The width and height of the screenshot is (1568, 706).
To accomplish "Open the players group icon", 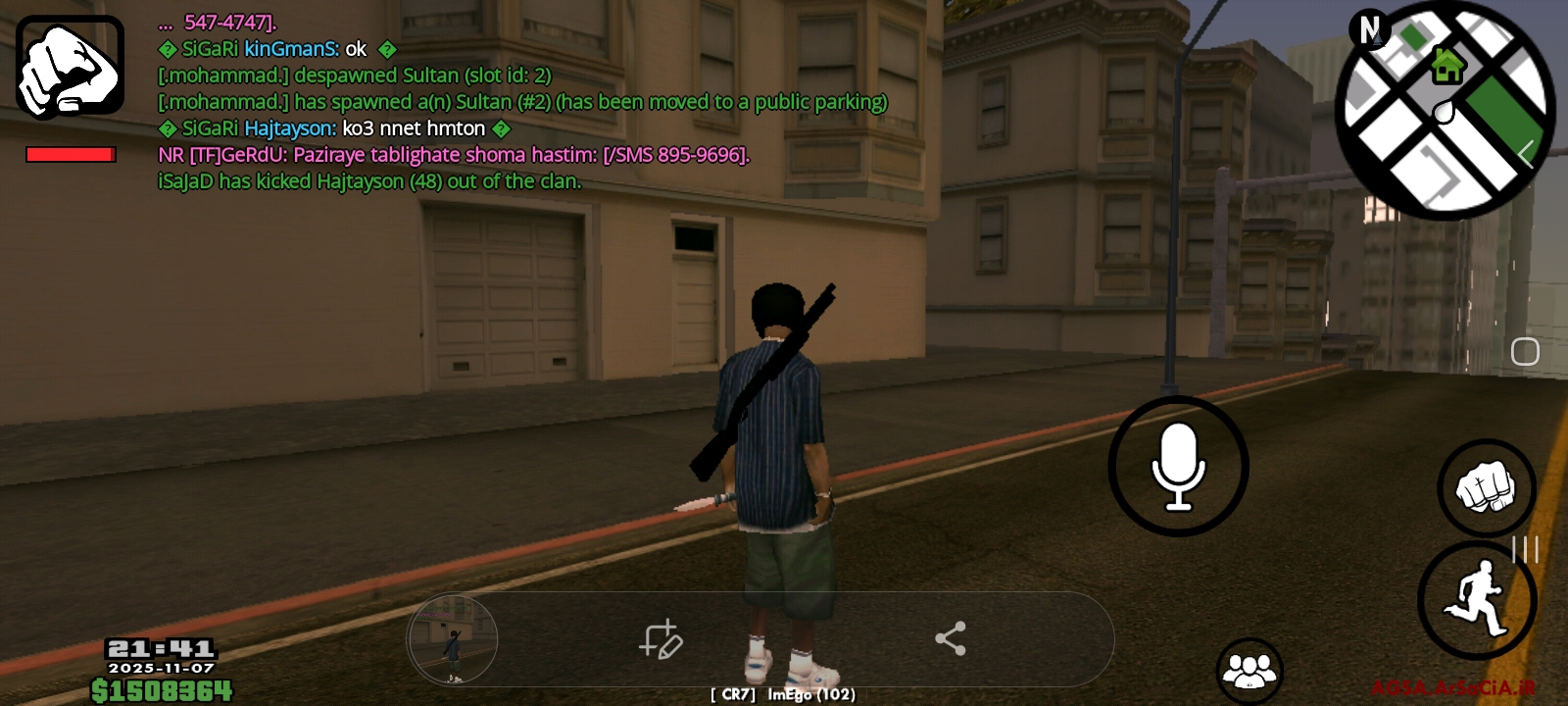I will [x=1249, y=671].
